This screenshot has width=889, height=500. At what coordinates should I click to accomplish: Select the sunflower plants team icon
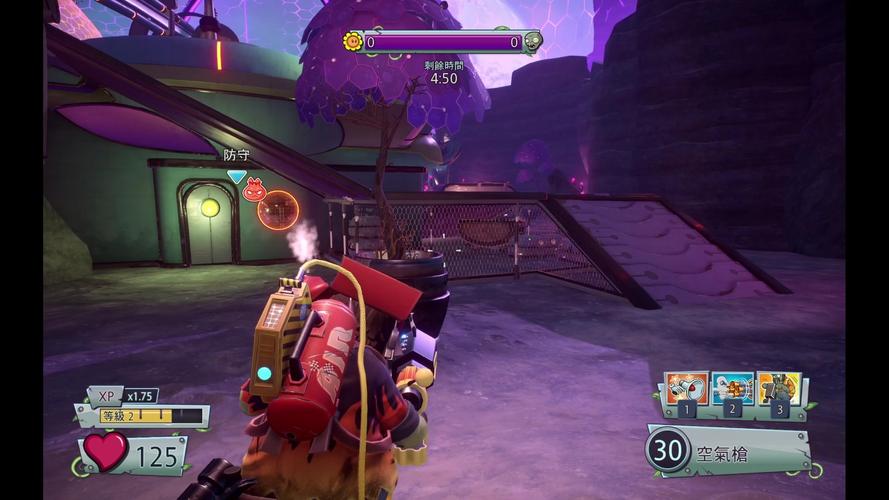[352, 42]
